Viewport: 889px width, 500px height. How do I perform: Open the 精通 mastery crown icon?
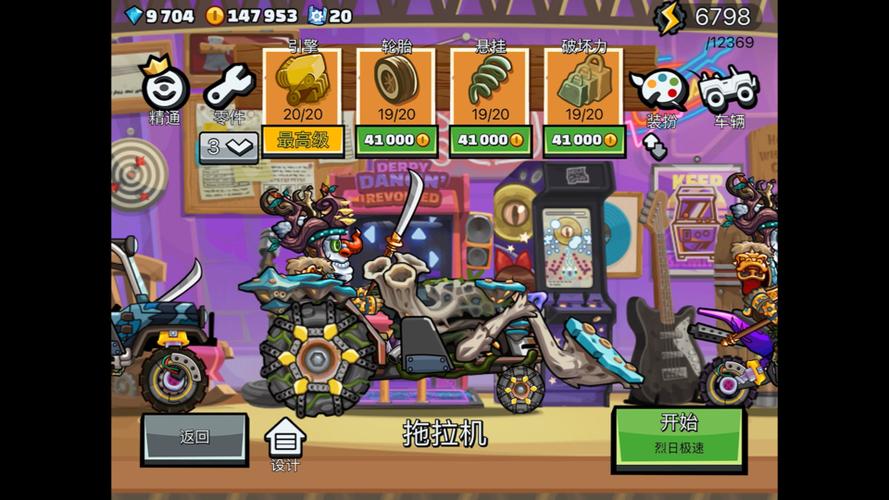[165, 88]
